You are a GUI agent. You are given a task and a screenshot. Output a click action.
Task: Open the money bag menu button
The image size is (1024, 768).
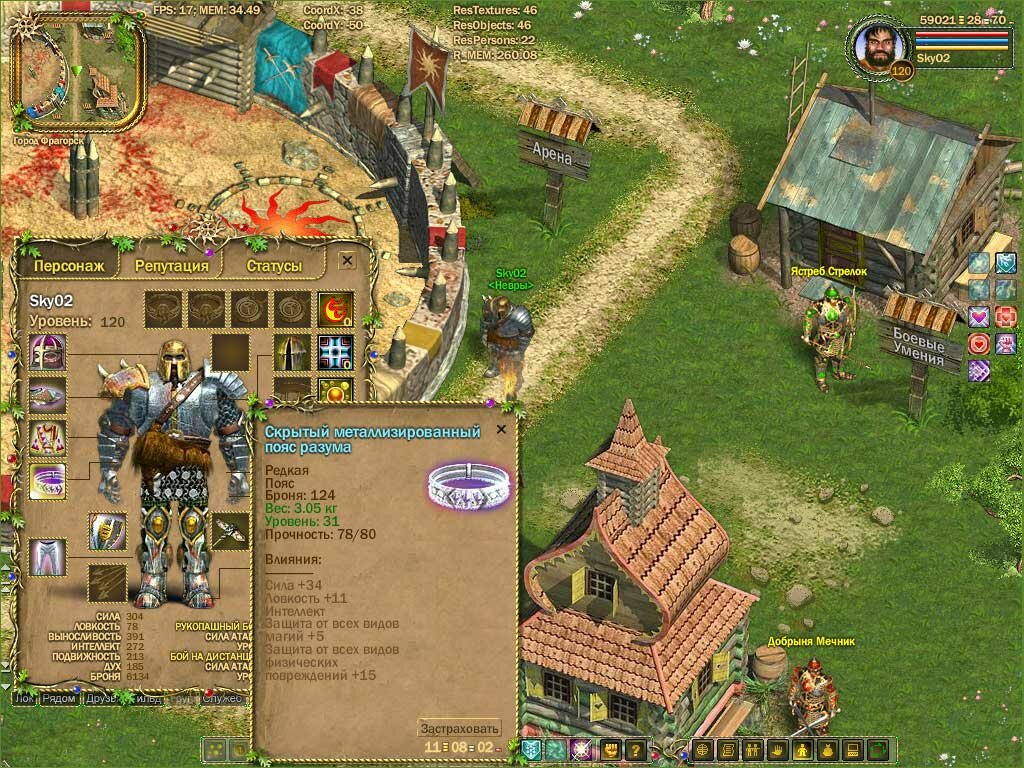coord(827,750)
